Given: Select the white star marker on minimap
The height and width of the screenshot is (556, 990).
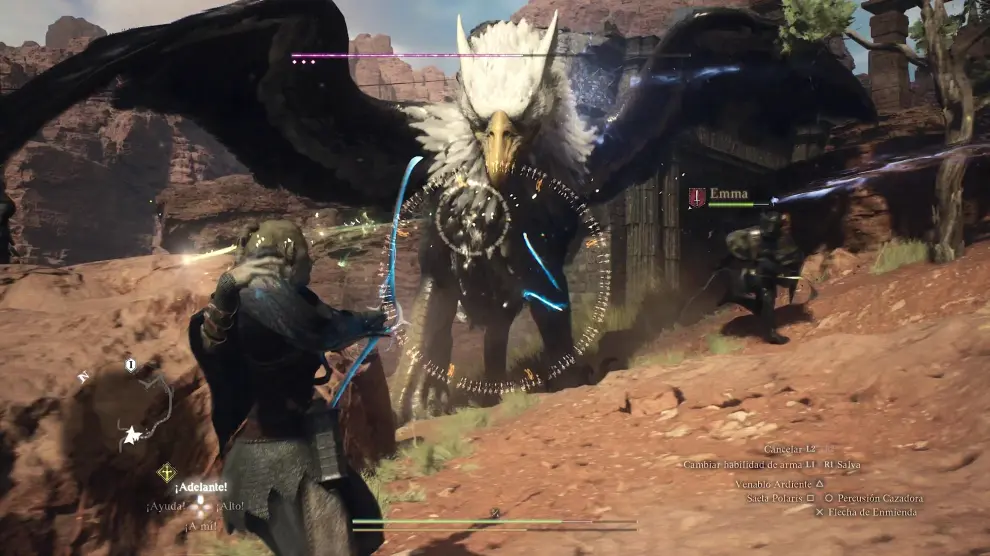Looking at the screenshot, I should [x=130, y=435].
